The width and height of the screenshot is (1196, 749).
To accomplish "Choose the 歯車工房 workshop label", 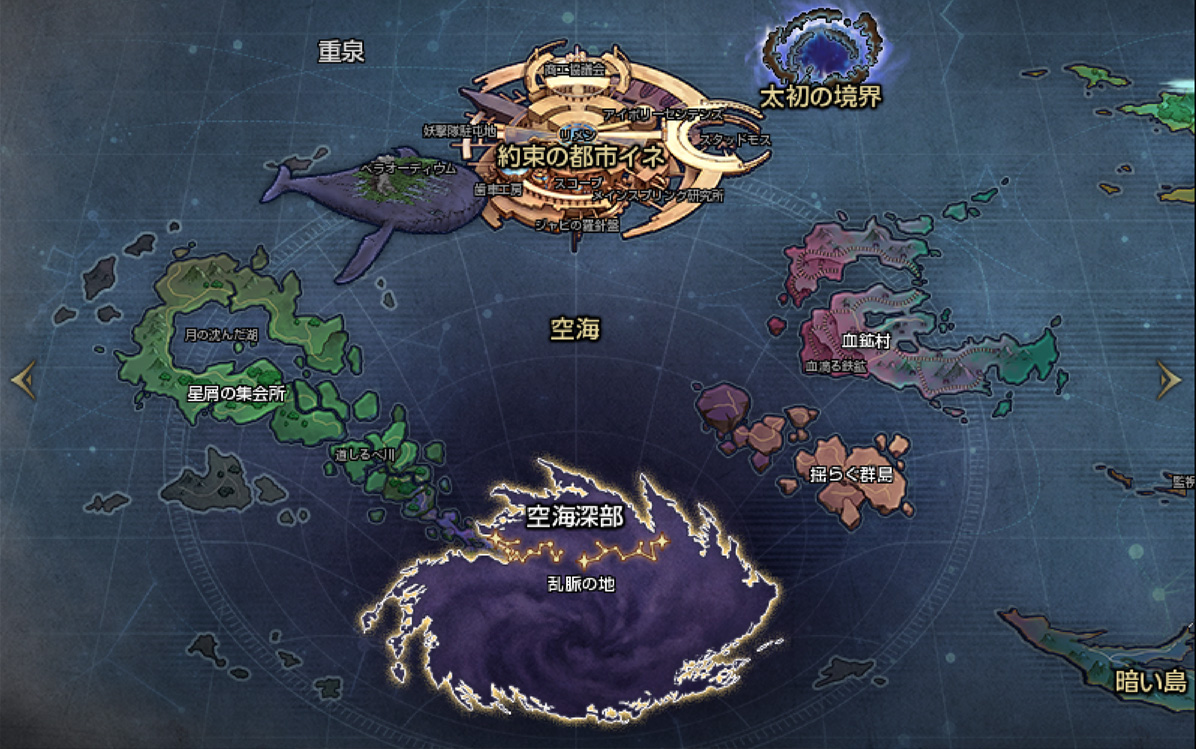I will pyautogui.click(x=496, y=188).
